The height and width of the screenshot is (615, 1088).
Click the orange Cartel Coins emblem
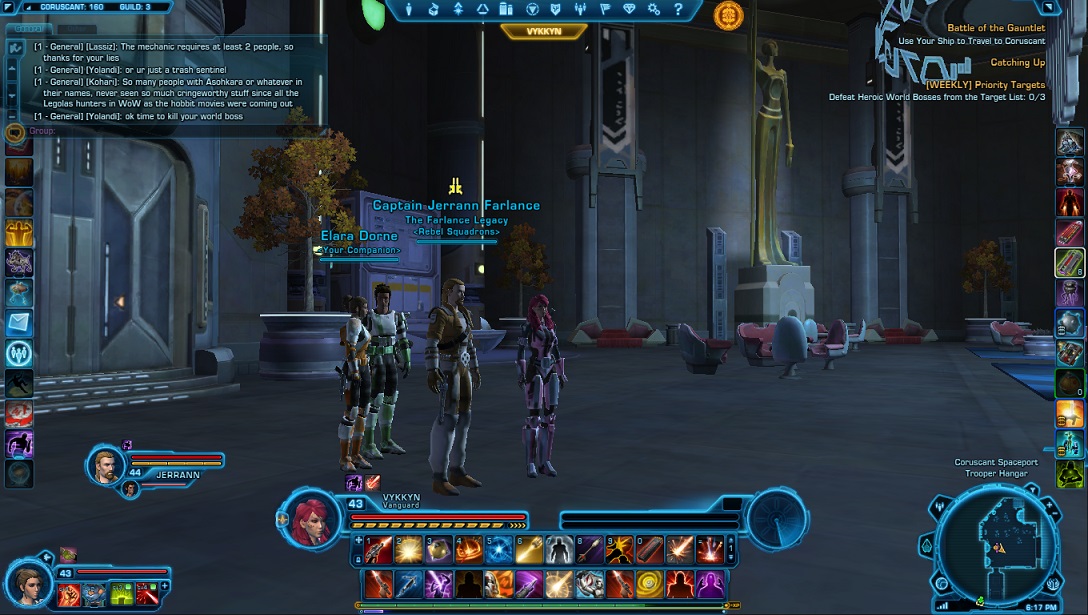click(728, 15)
